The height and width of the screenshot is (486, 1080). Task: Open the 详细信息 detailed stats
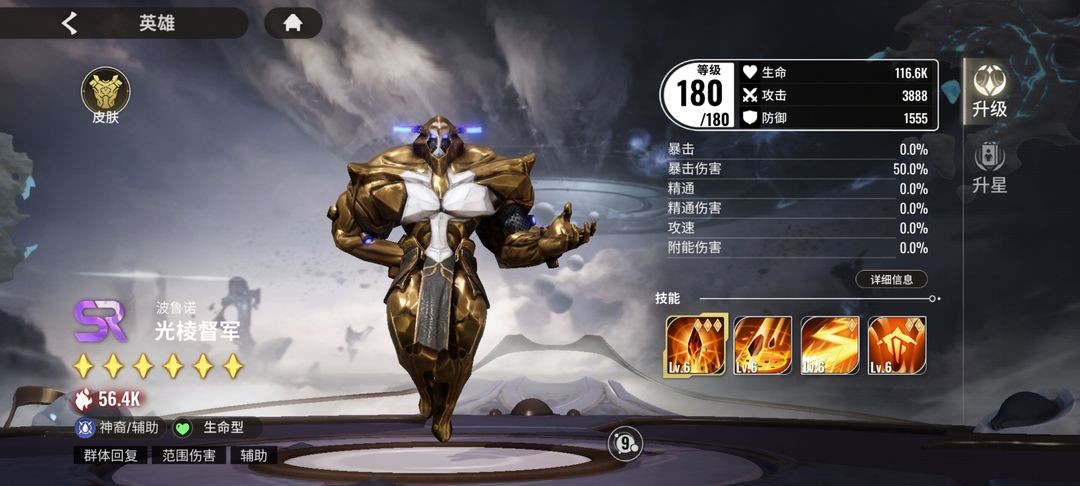(891, 280)
